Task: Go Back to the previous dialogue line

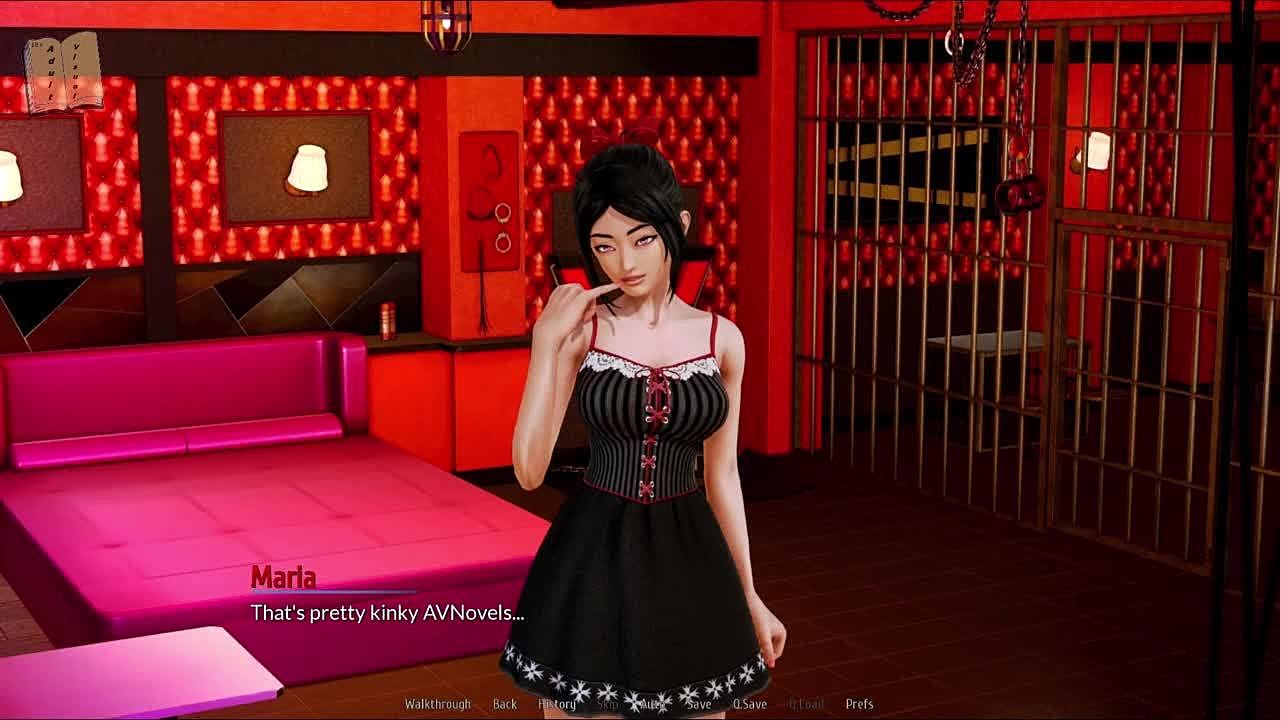Action: pyautogui.click(x=504, y=704)
